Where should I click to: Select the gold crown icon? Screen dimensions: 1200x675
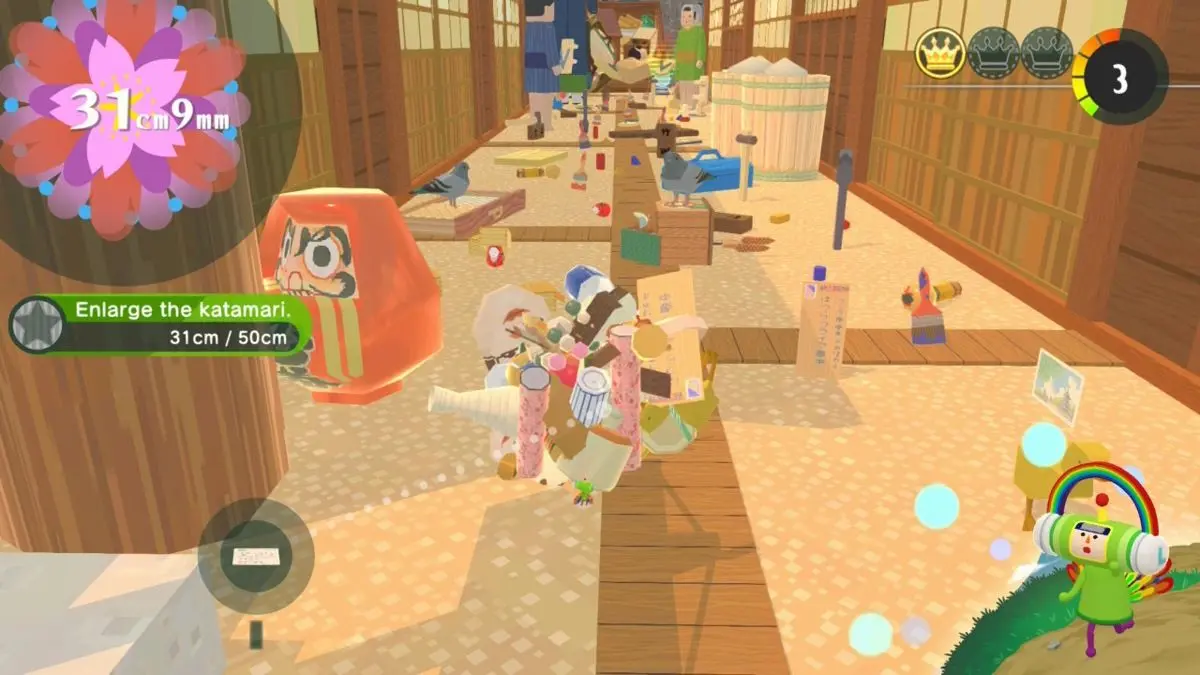(x=940, y=53)
